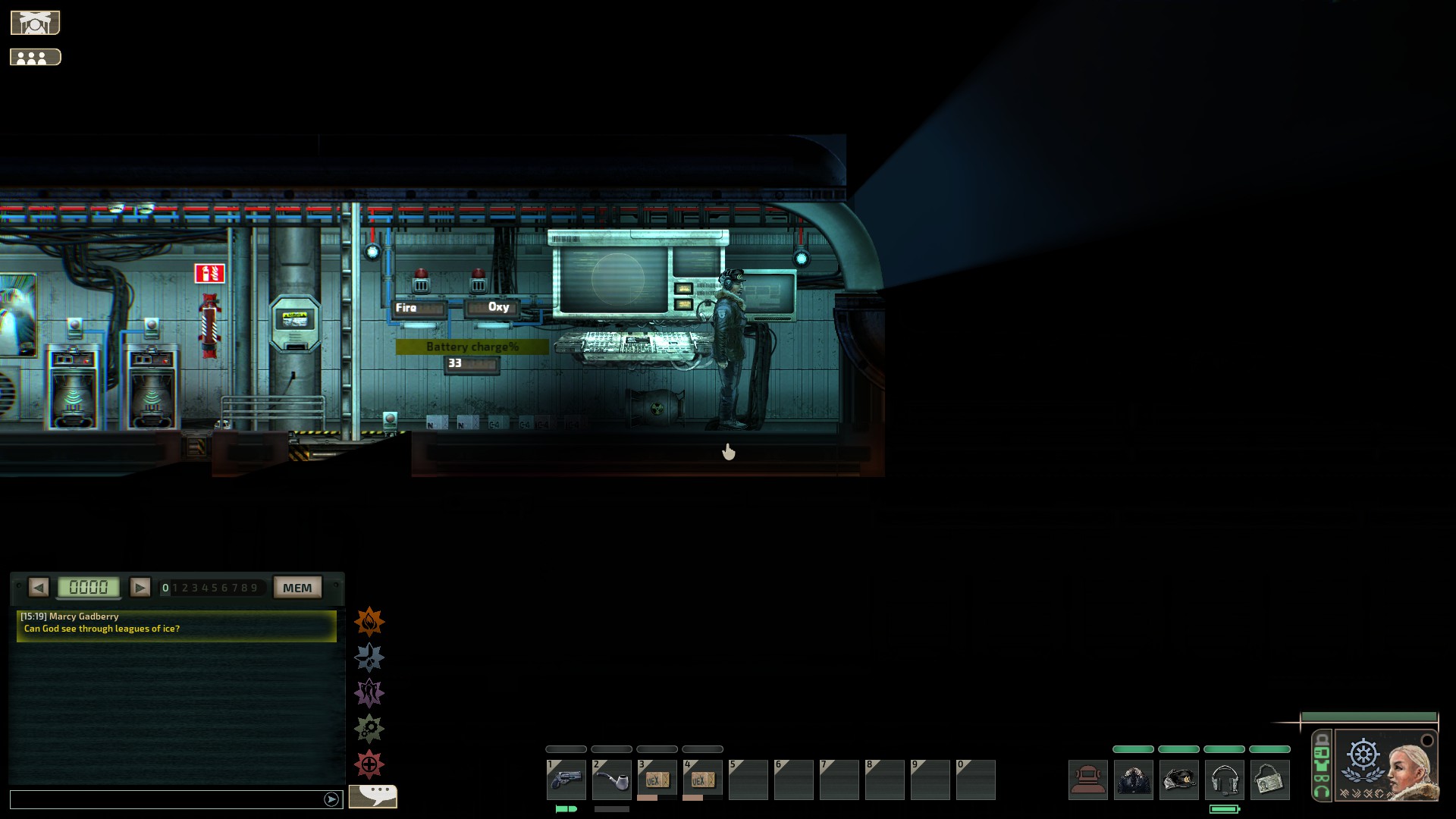Report broken devices with the gear icon
Viewport: 1456px width, 819px height.
tap(369, 729)
